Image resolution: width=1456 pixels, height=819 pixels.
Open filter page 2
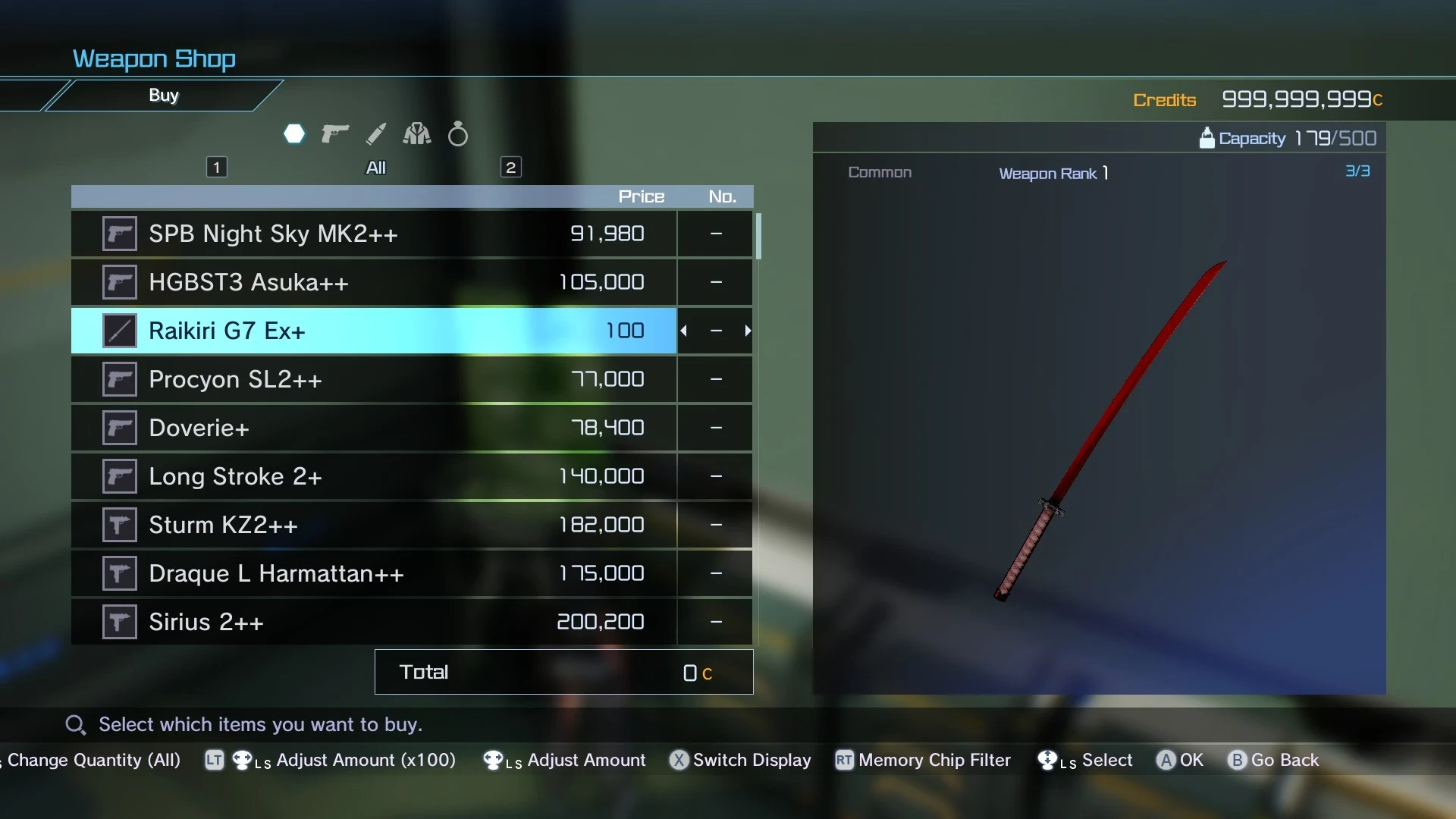pyautogui.click(x=511, y=166)
